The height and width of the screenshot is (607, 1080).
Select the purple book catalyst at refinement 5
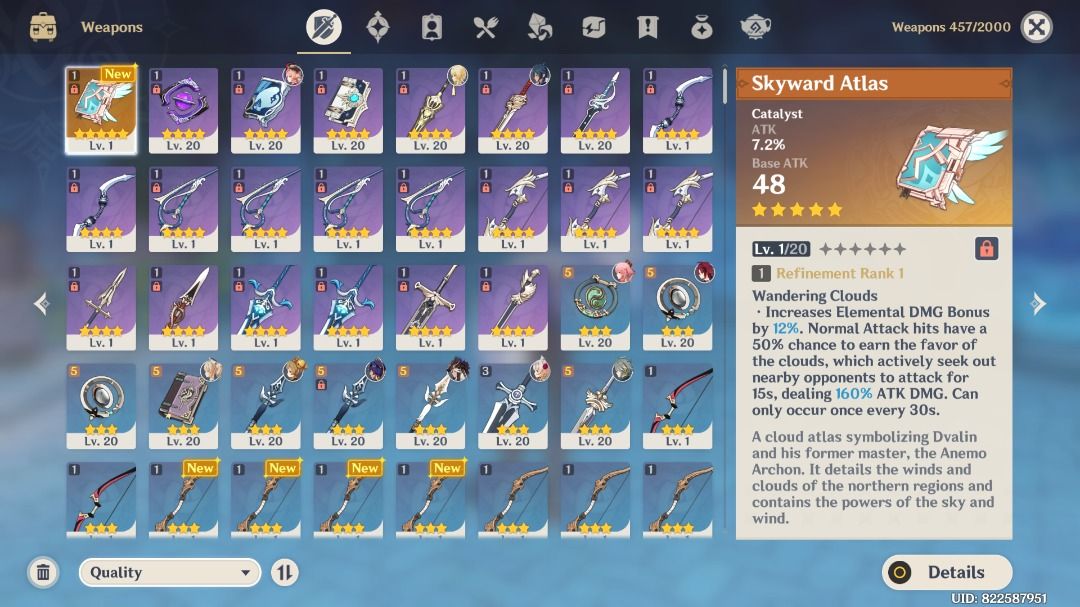[x=183, y=405]
